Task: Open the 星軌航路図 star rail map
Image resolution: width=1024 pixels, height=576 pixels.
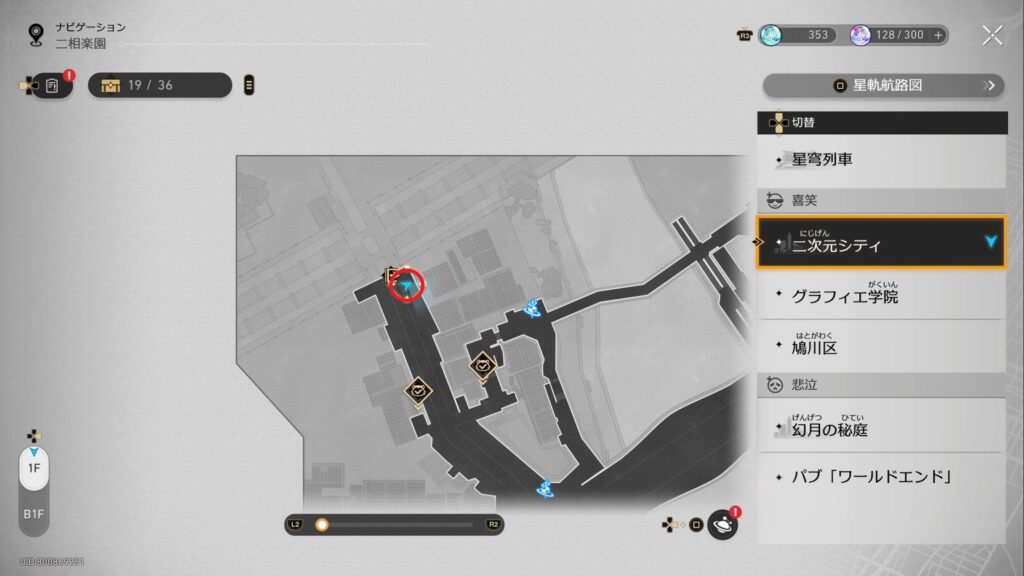Action: 883,85
